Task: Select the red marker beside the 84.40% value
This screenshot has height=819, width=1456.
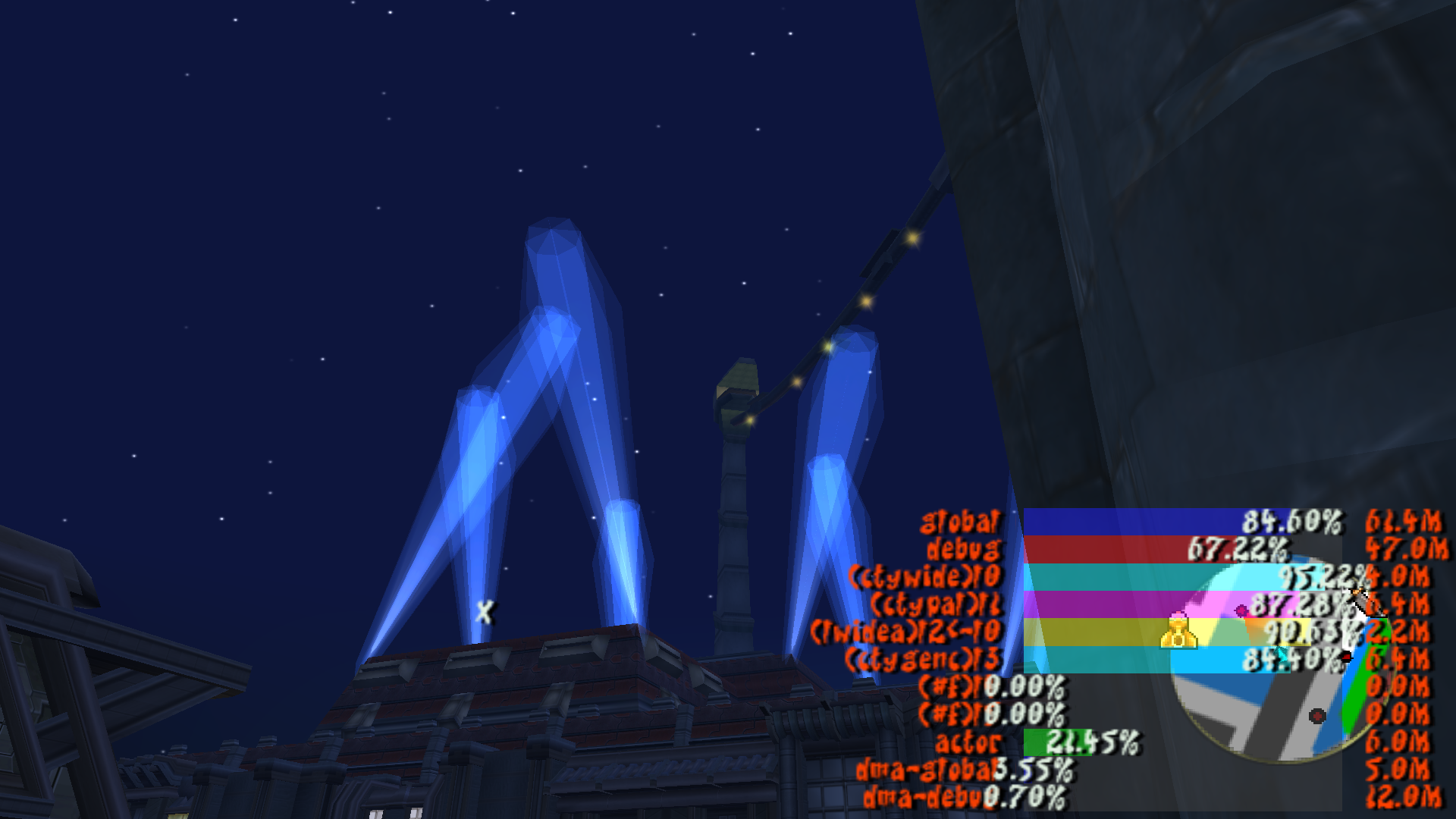Action: click(1347, 657)
